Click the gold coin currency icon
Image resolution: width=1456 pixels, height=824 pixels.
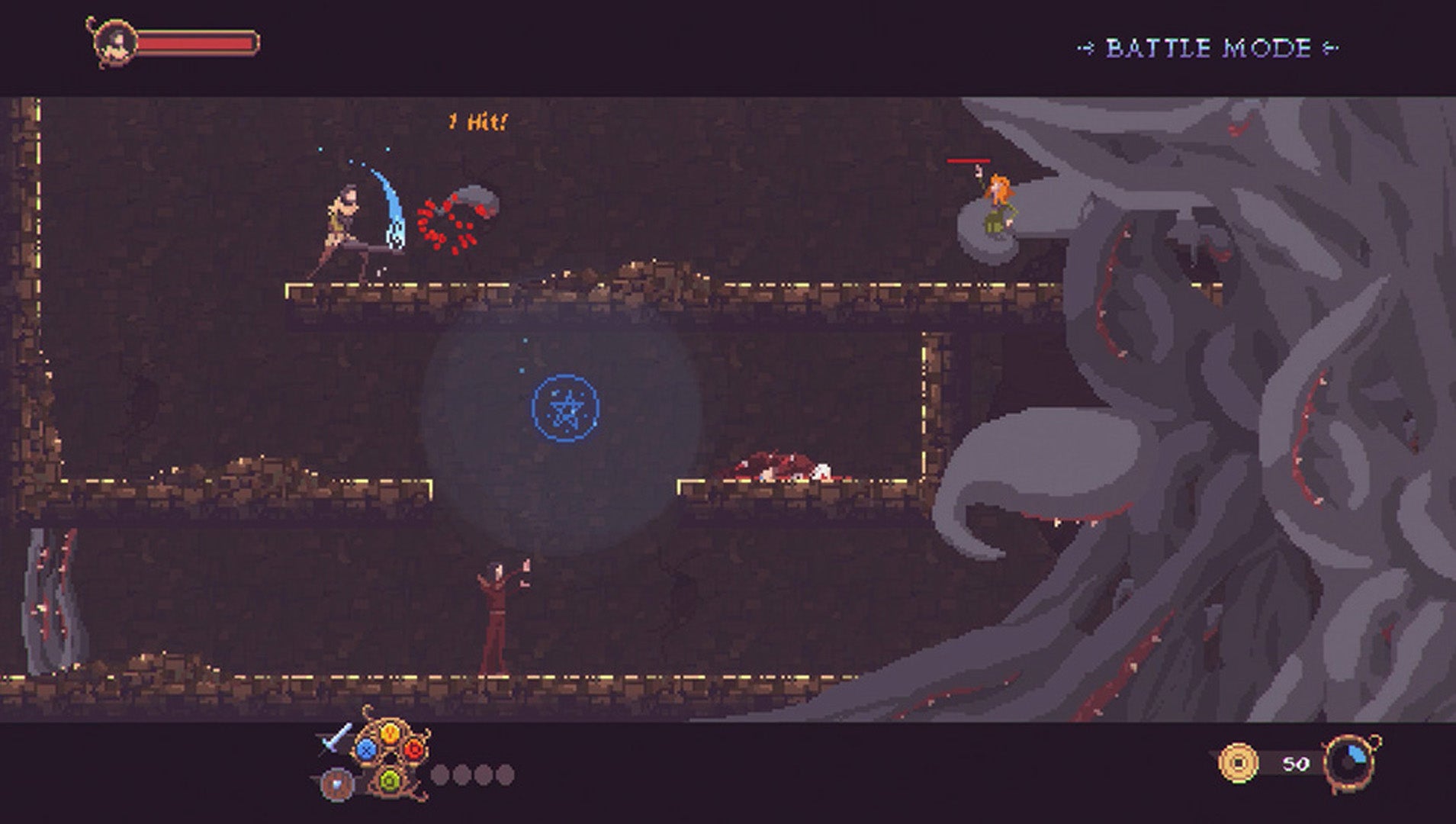pos(1237,762)
